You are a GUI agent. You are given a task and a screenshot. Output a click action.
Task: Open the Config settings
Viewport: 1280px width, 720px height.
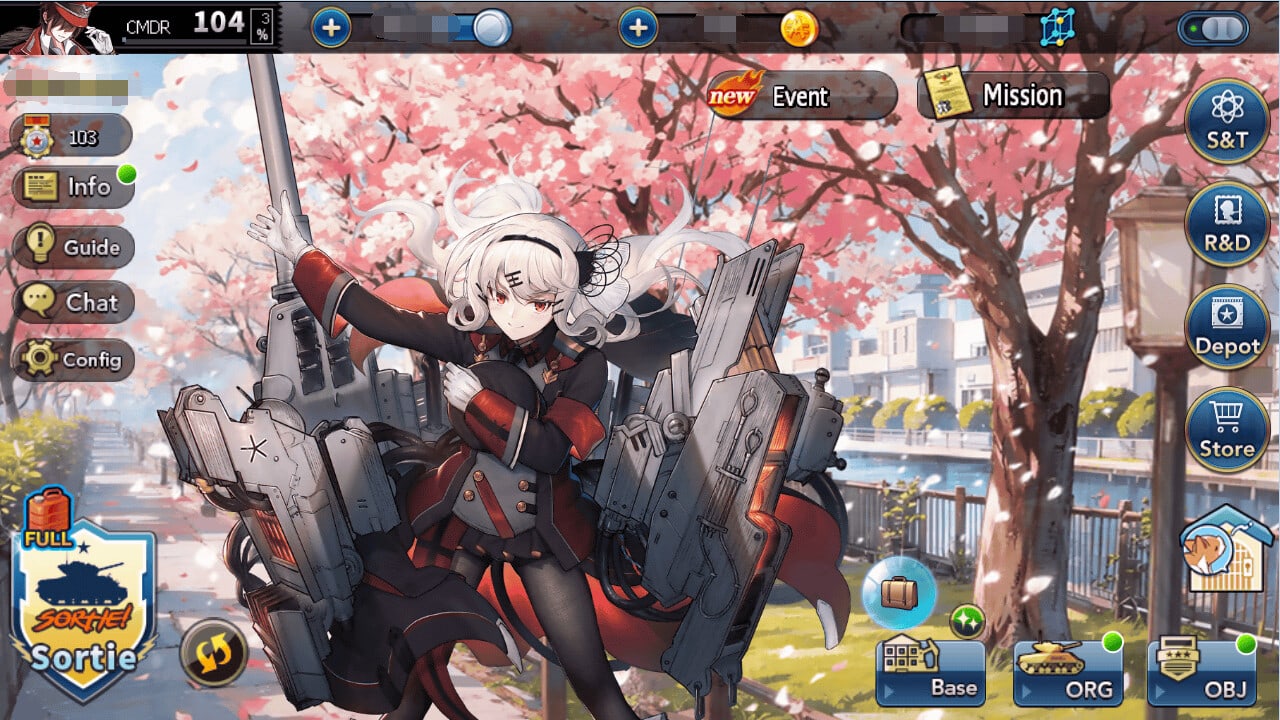pos(73,359)
